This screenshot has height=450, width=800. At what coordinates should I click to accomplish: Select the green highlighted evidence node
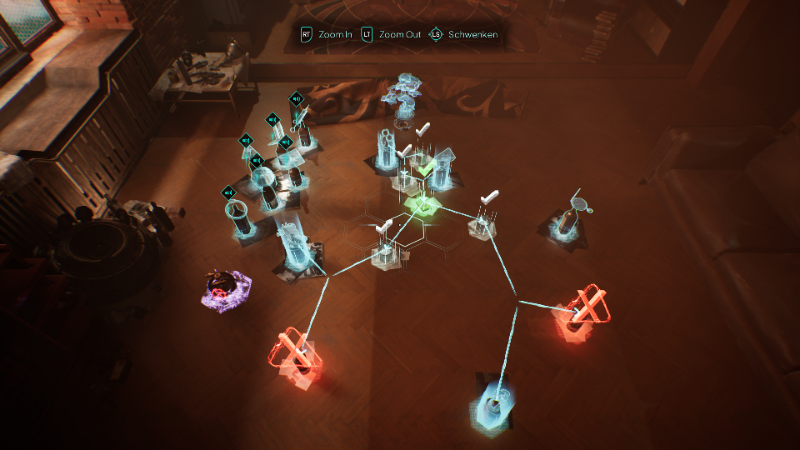pyautogui.click(x=425, y=201)
